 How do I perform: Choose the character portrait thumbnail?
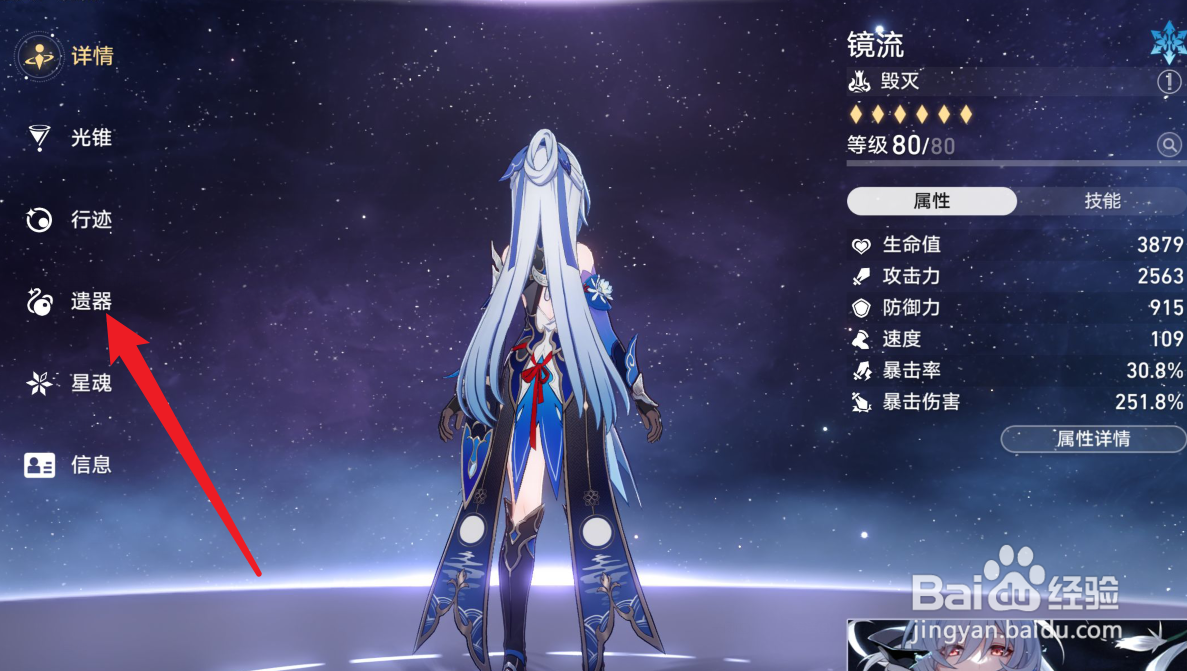(1015, 645)
